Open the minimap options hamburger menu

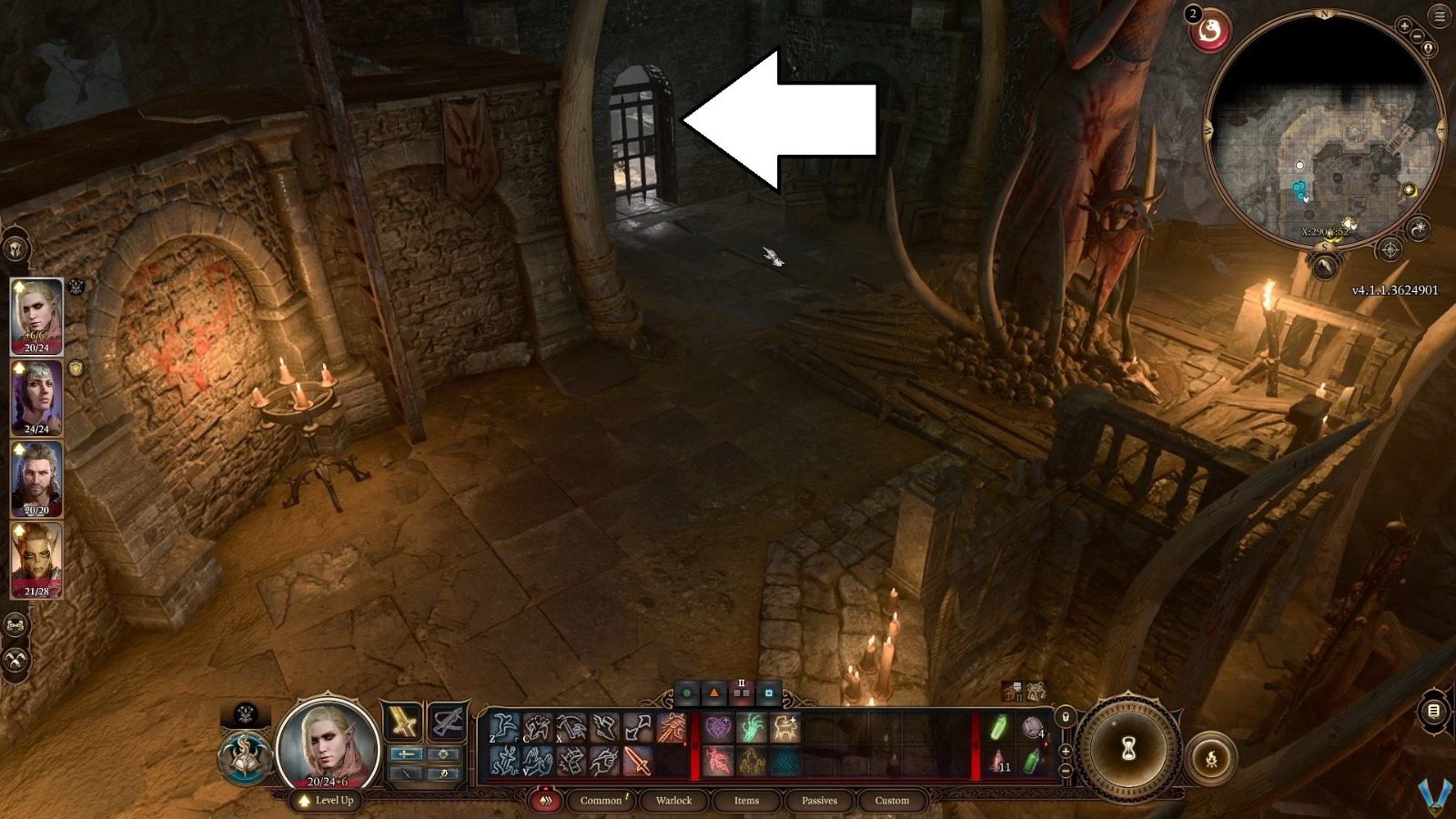1438,14
